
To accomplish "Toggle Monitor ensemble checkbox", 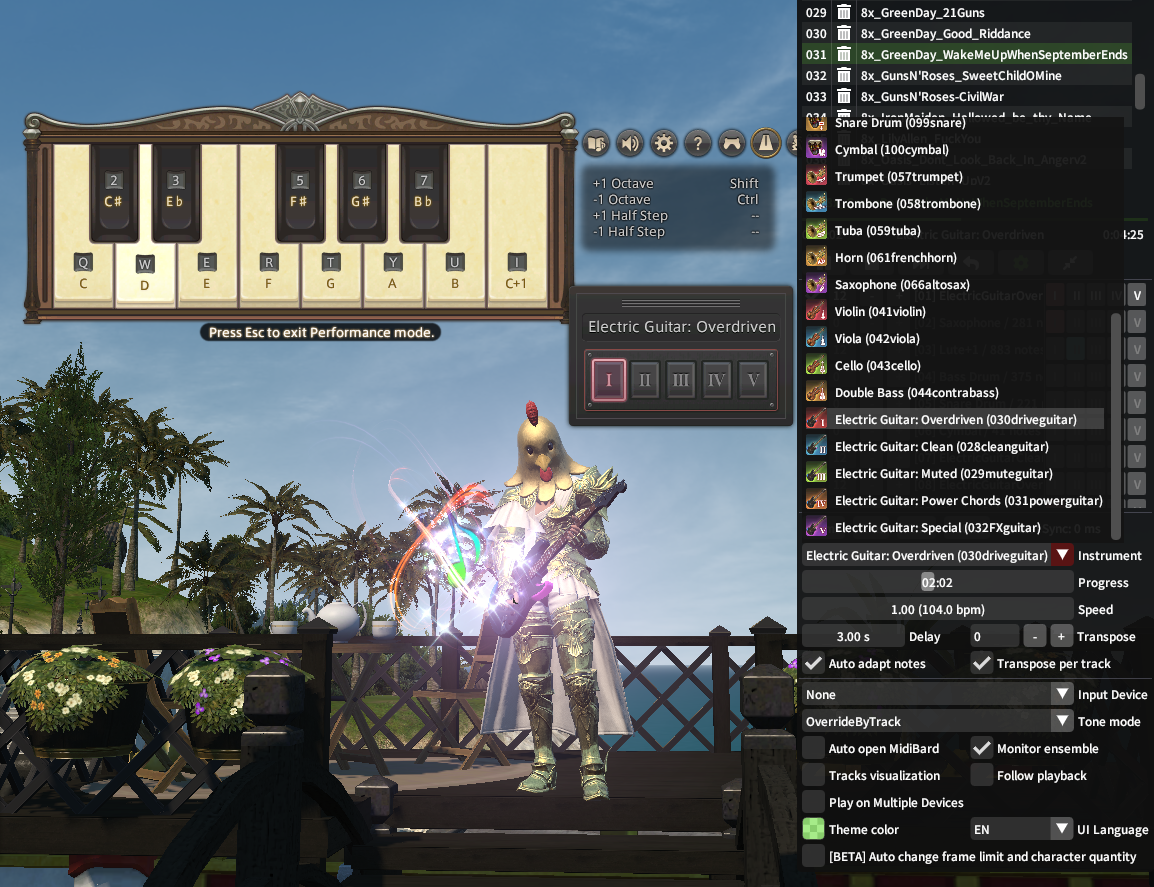I will click(x=982, y=749).
